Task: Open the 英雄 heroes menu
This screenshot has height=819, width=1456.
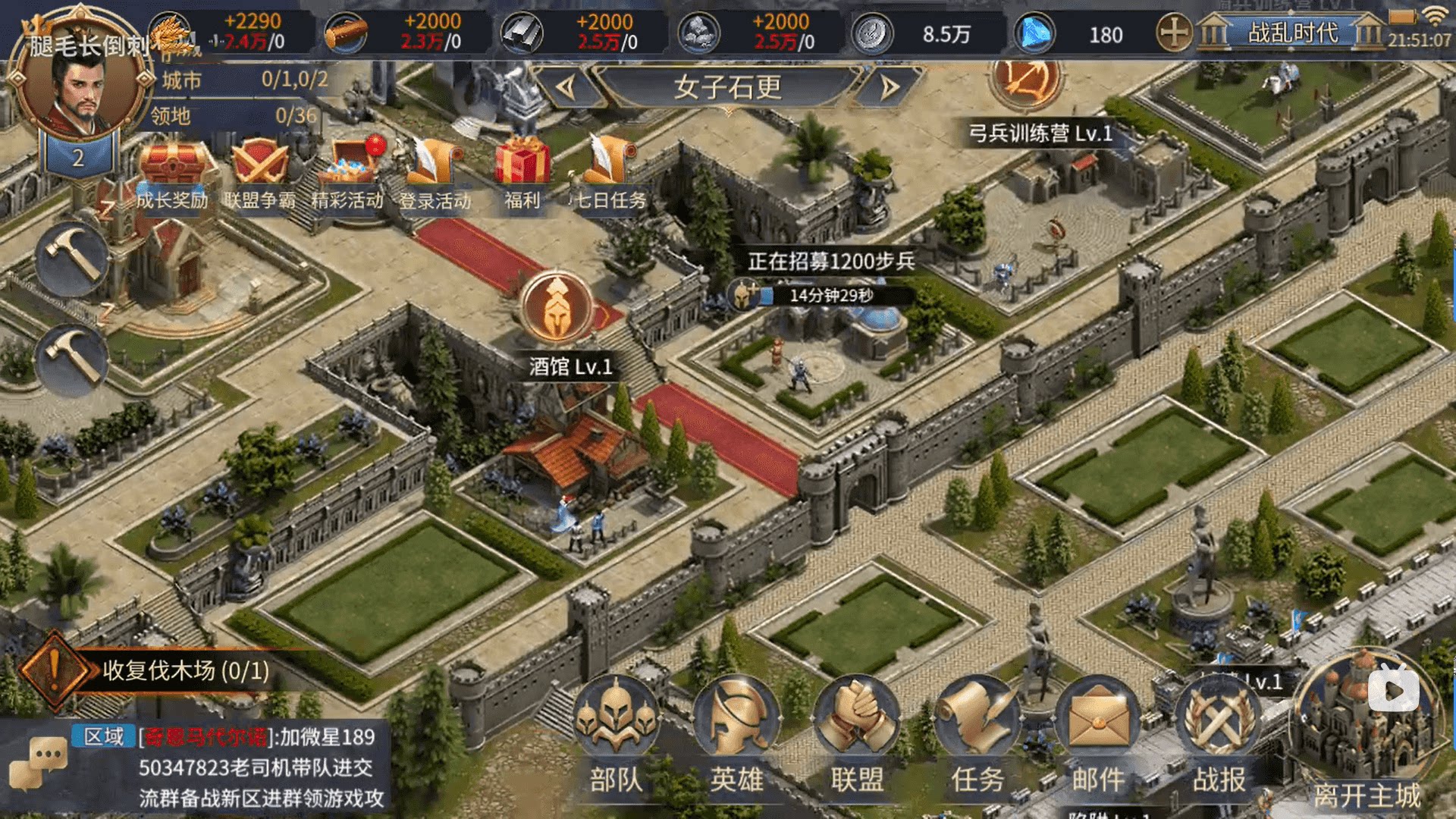Action: pyautogui.click(x=736, y=728)
